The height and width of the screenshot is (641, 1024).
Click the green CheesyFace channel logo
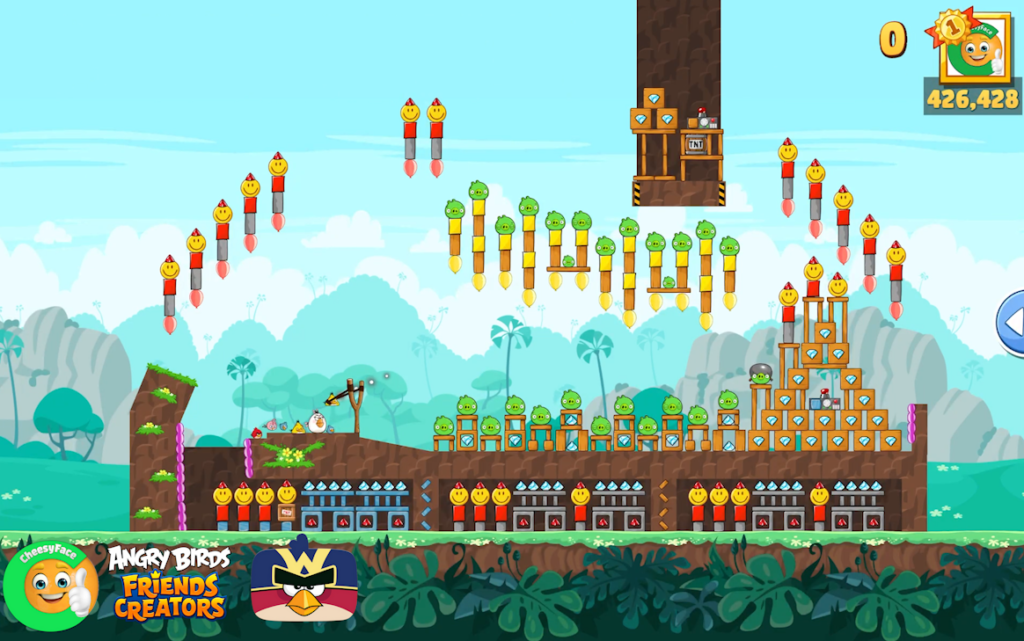click(50, 585)
